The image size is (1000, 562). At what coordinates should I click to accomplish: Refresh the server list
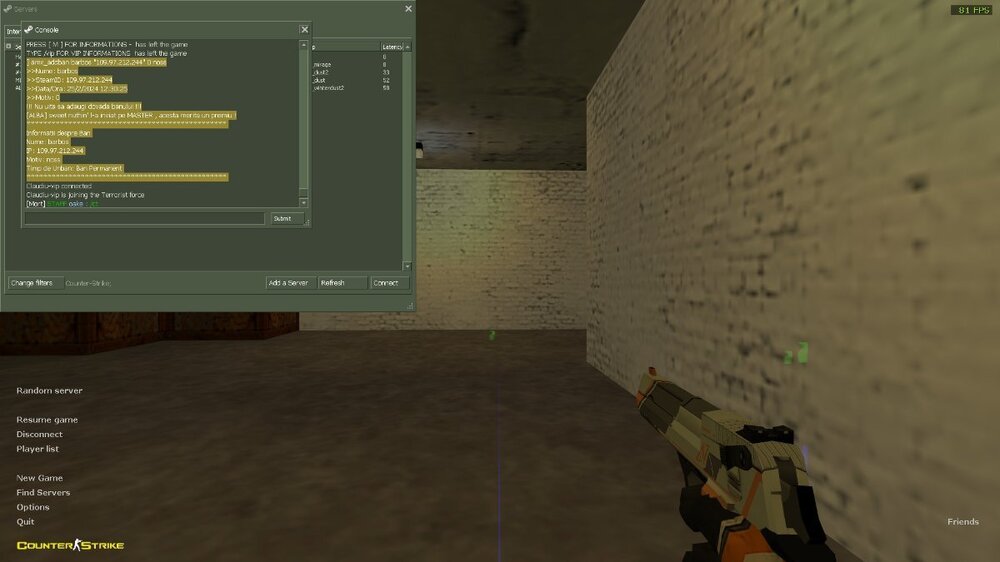[342, 283]
